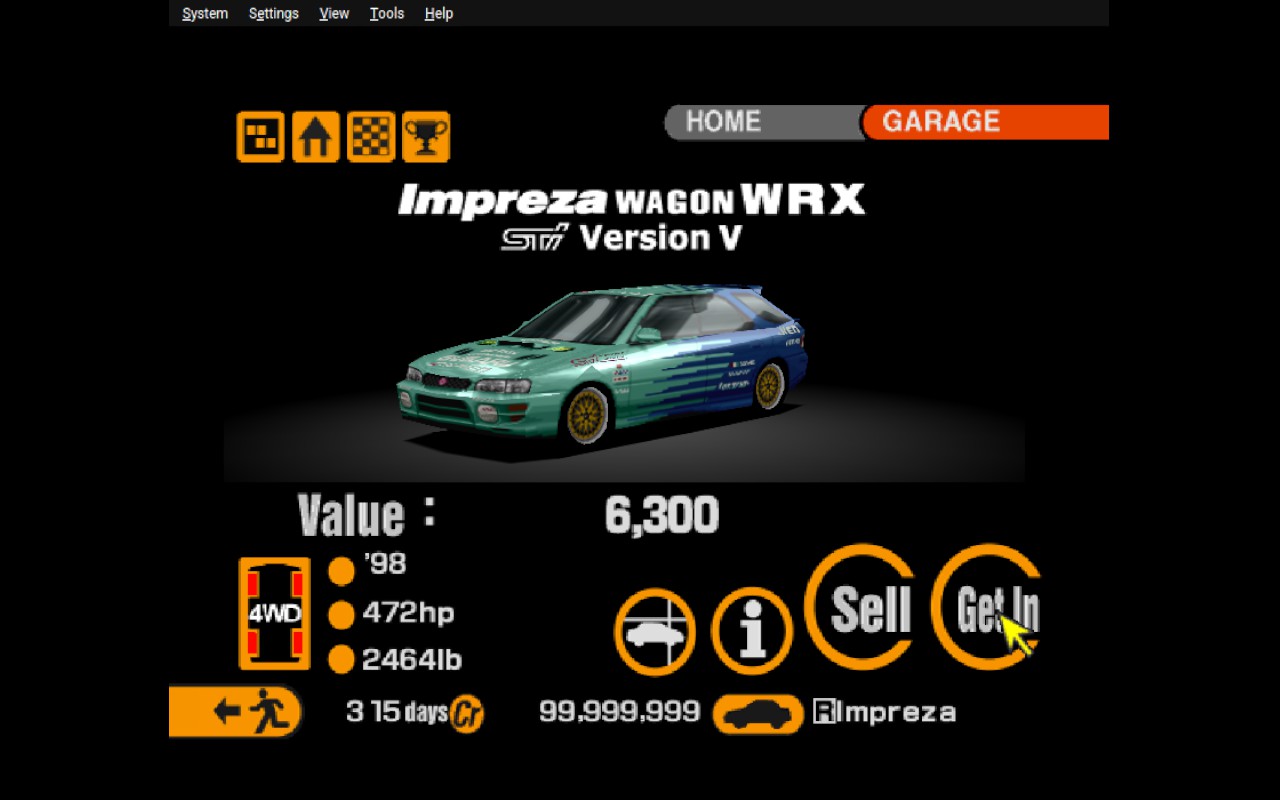
Task: Select the checkered flag race icon
Action: (370, 137)
